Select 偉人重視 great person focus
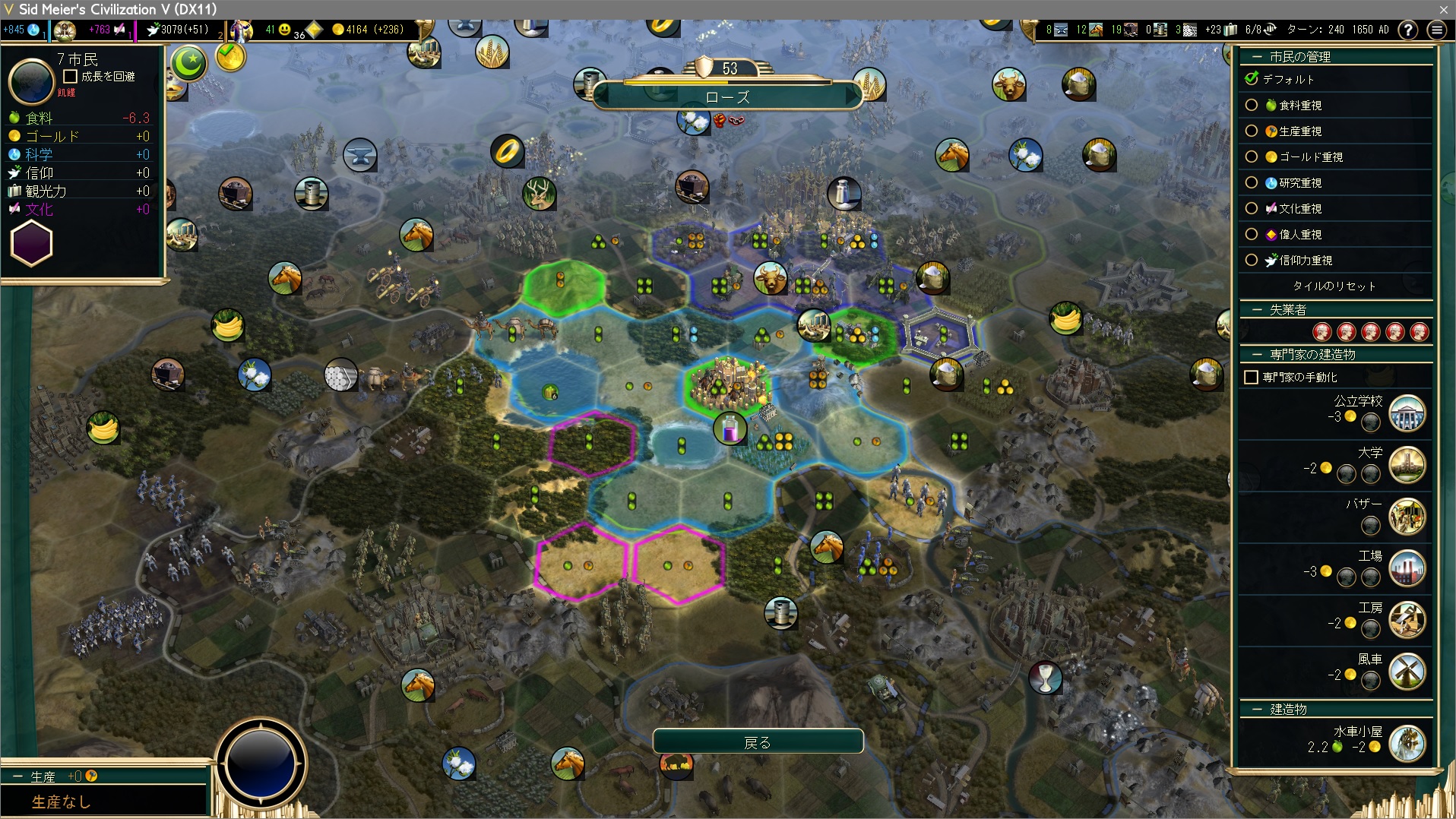 point(1252,235)
